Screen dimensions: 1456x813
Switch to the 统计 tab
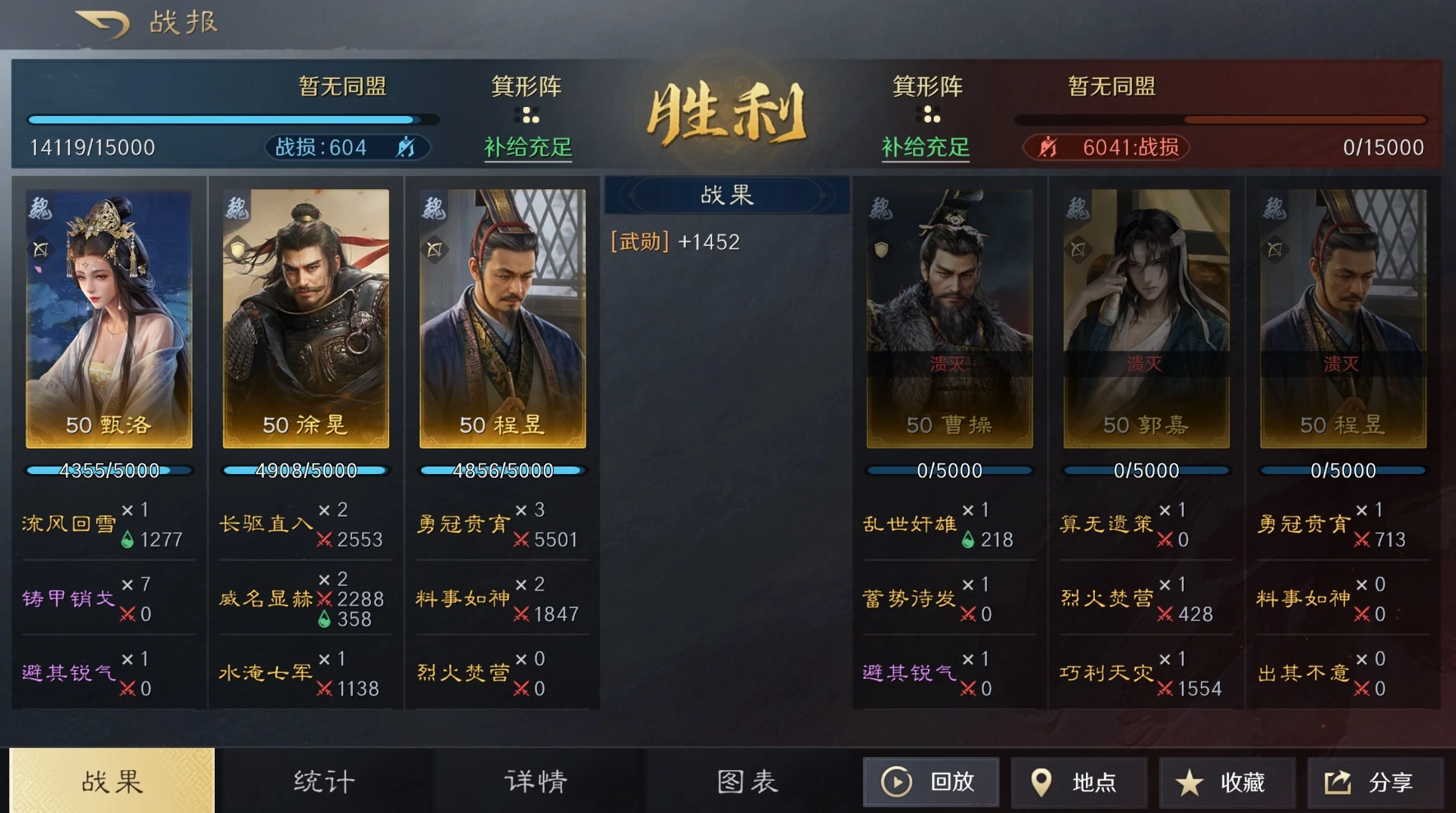(x=321, y=780)
